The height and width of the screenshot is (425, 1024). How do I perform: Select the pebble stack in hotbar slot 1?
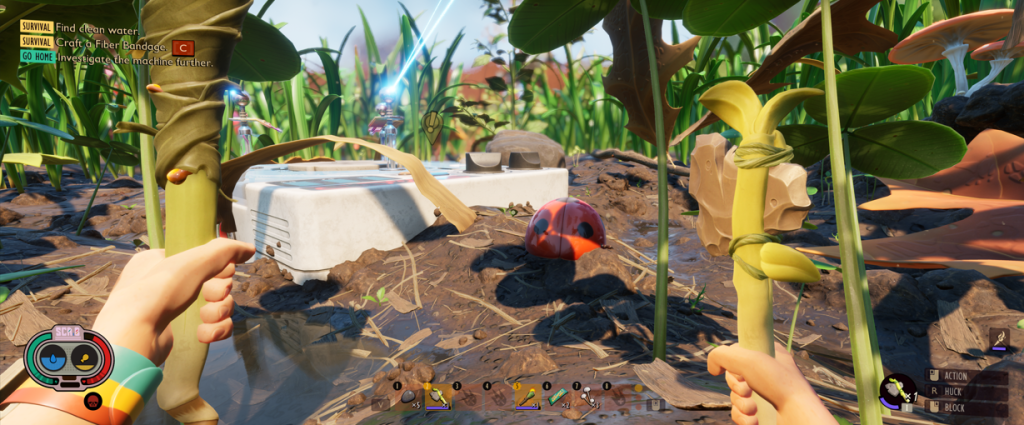[407, 397]
